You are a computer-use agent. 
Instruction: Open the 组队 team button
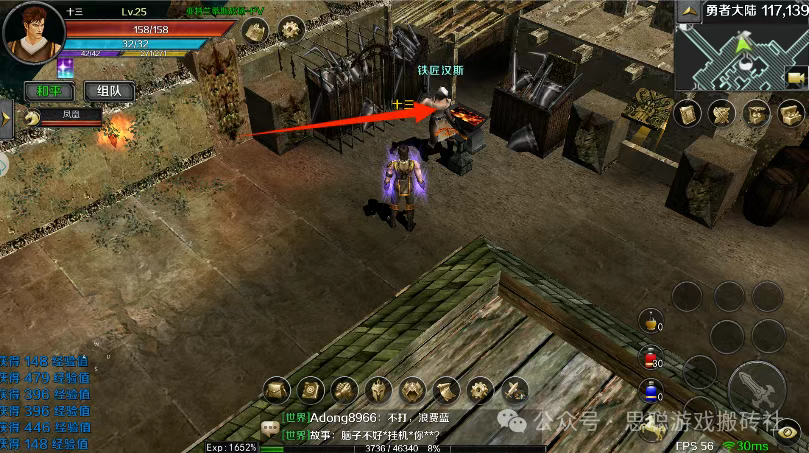click(x=109, y=91)
